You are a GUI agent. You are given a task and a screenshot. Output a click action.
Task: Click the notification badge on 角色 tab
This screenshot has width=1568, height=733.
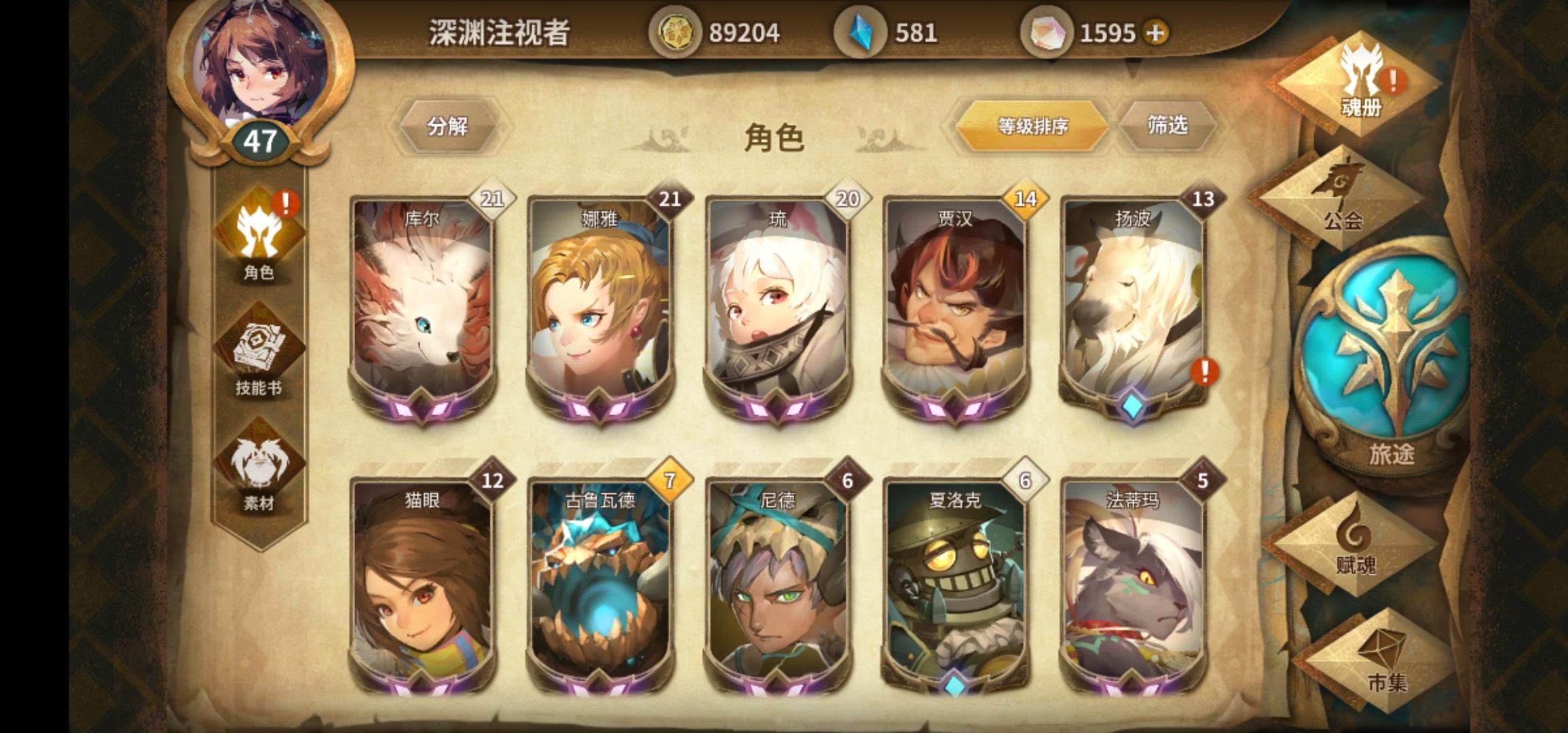click(x=286, y=201)
